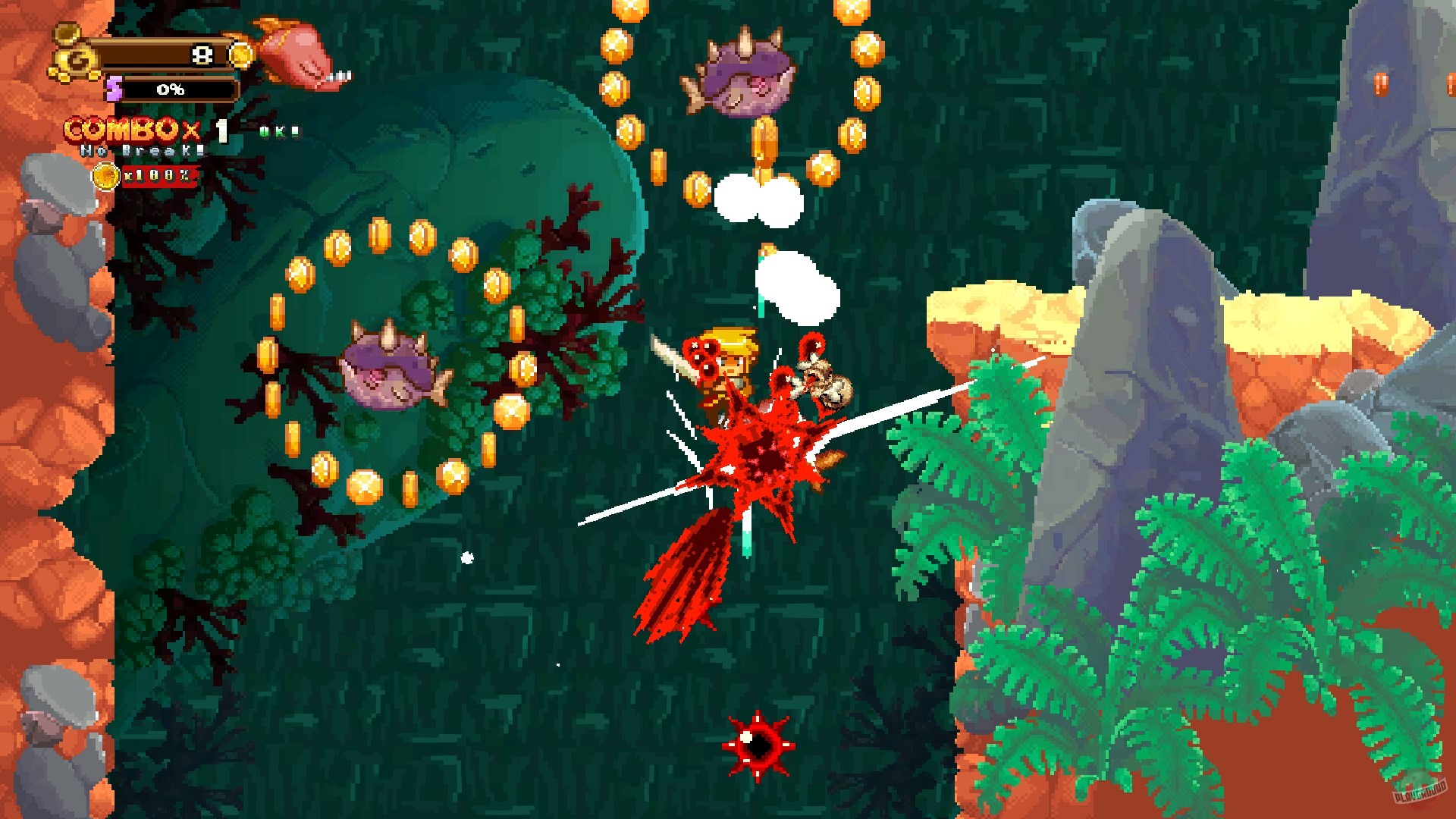This screenshot has height=819, width=1456.
Task: Select the purple S stat icon
Action: (114, 88)
